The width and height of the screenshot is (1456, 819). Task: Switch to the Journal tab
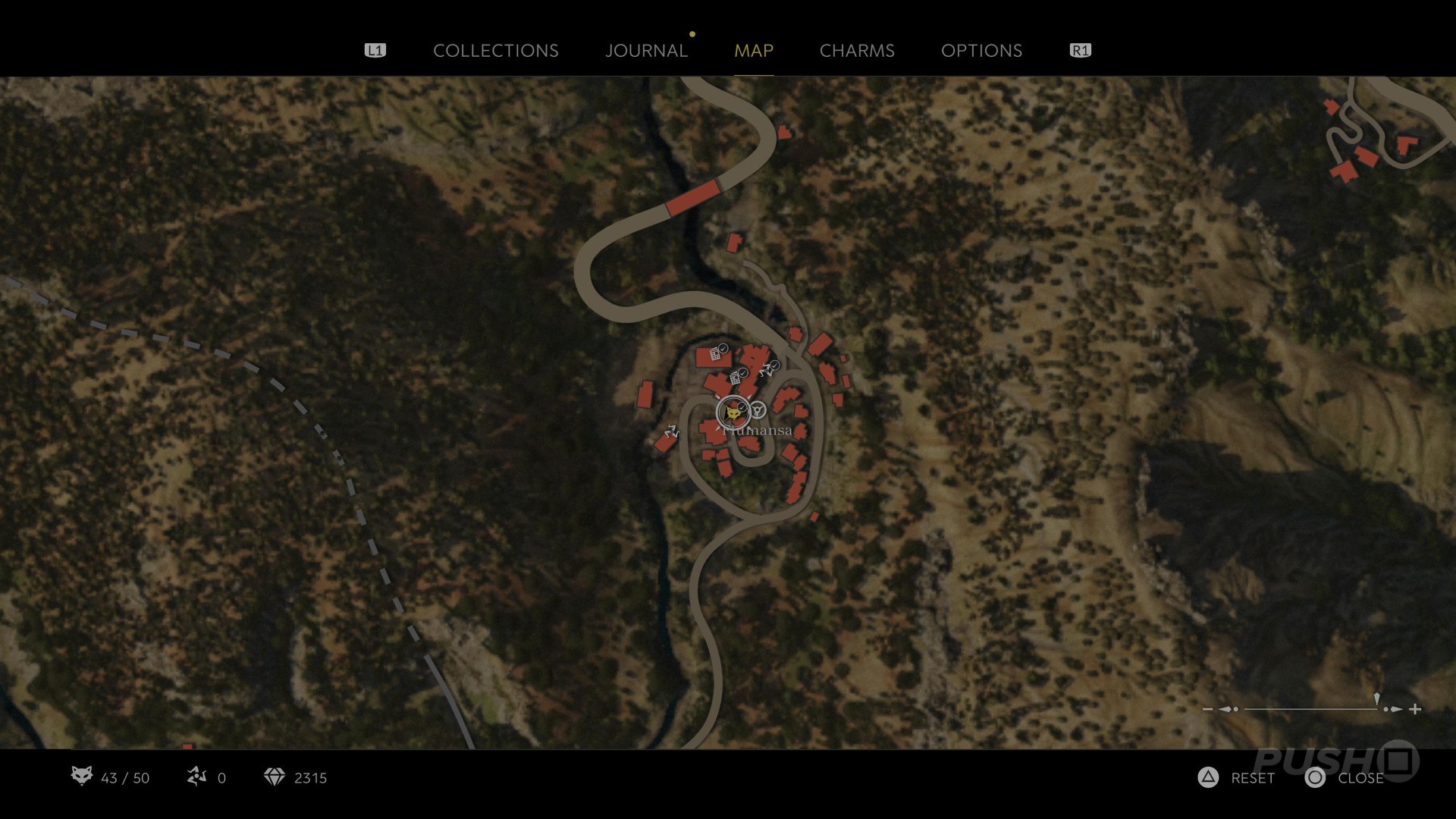pyautogui.click(x=646, y=51)
